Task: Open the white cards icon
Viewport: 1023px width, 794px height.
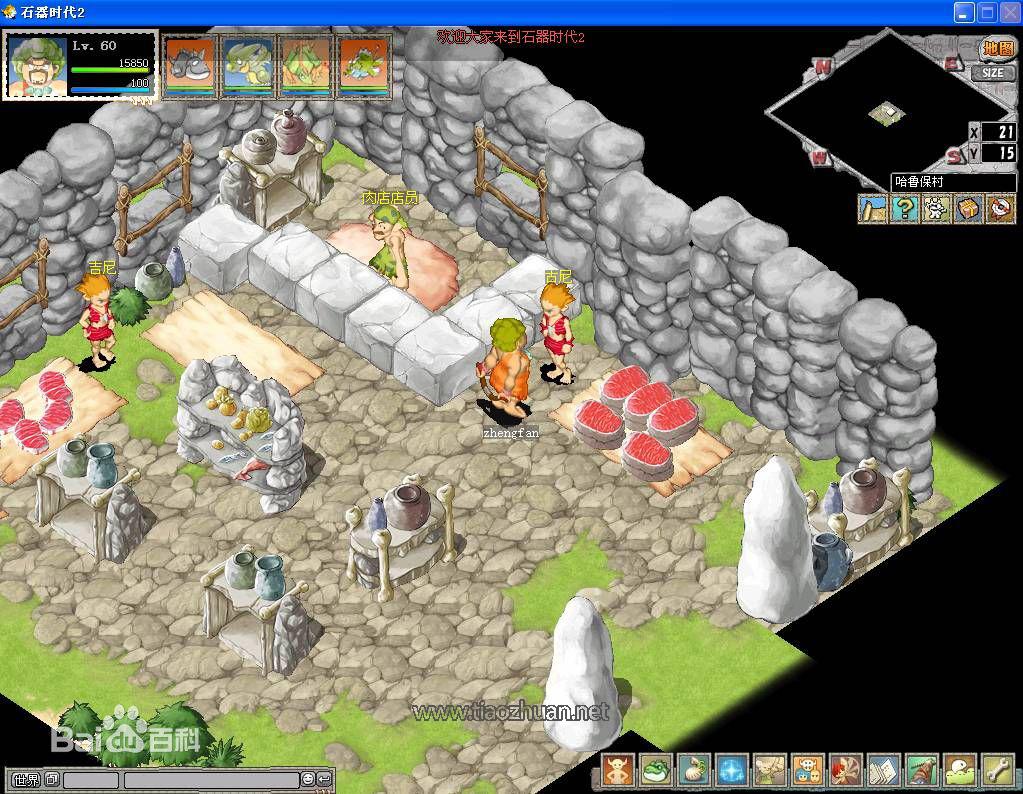Action: click(x=884, y=771)
